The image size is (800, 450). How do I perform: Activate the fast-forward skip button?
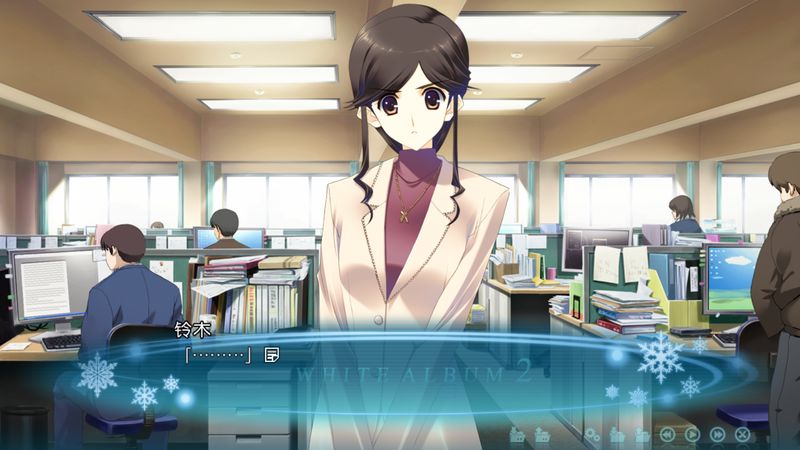point(717,434)
